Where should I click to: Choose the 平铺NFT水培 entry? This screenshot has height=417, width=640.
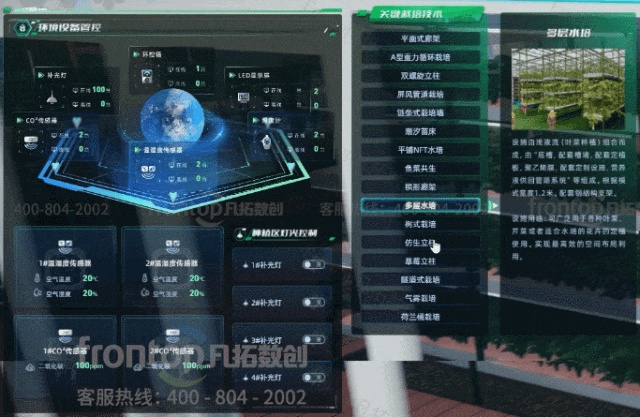[422, 150]
